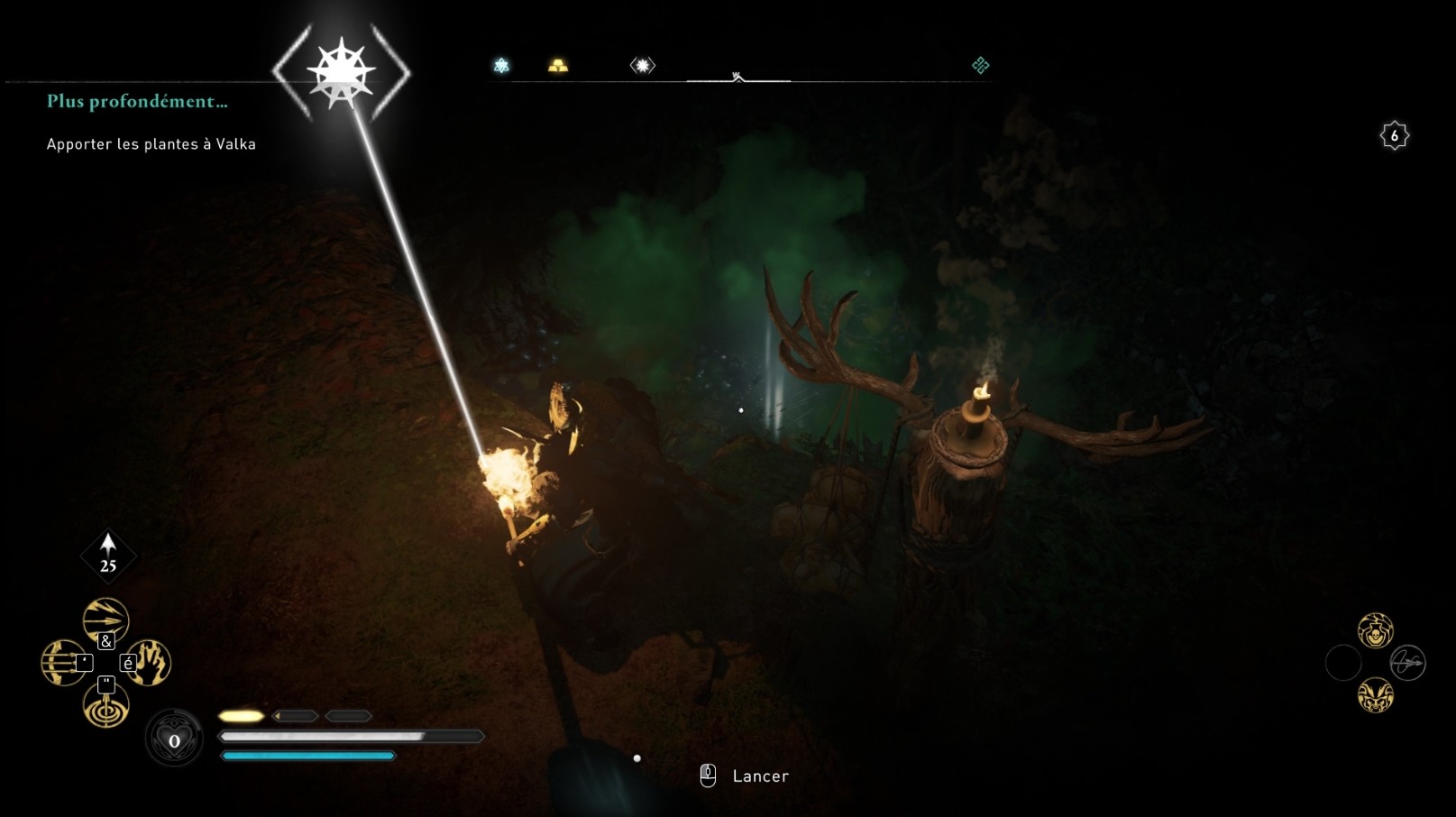Click the arrow quiver icon showing 25
1456x817 pixels.
108,554
